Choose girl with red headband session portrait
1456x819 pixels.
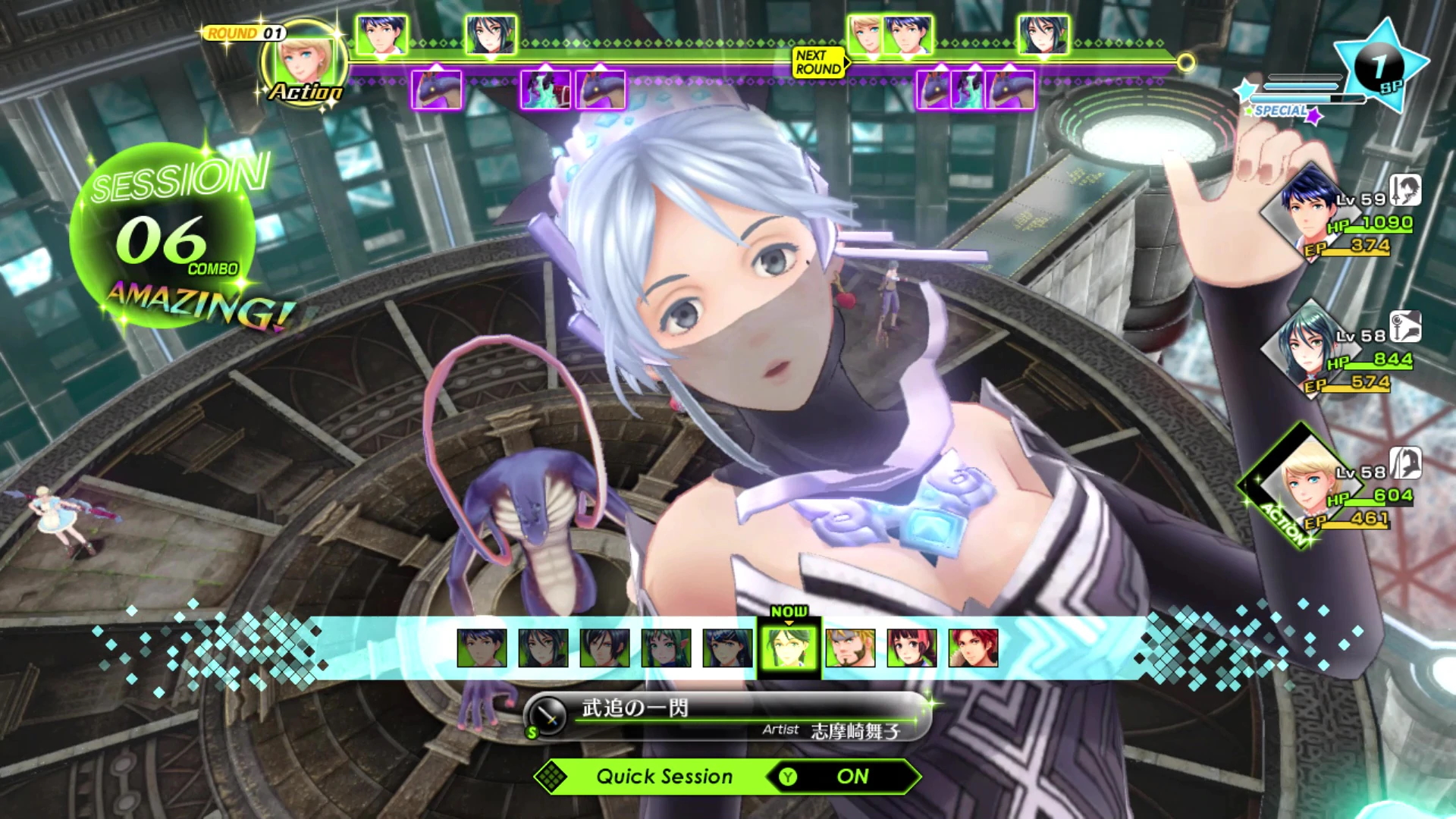912,648
